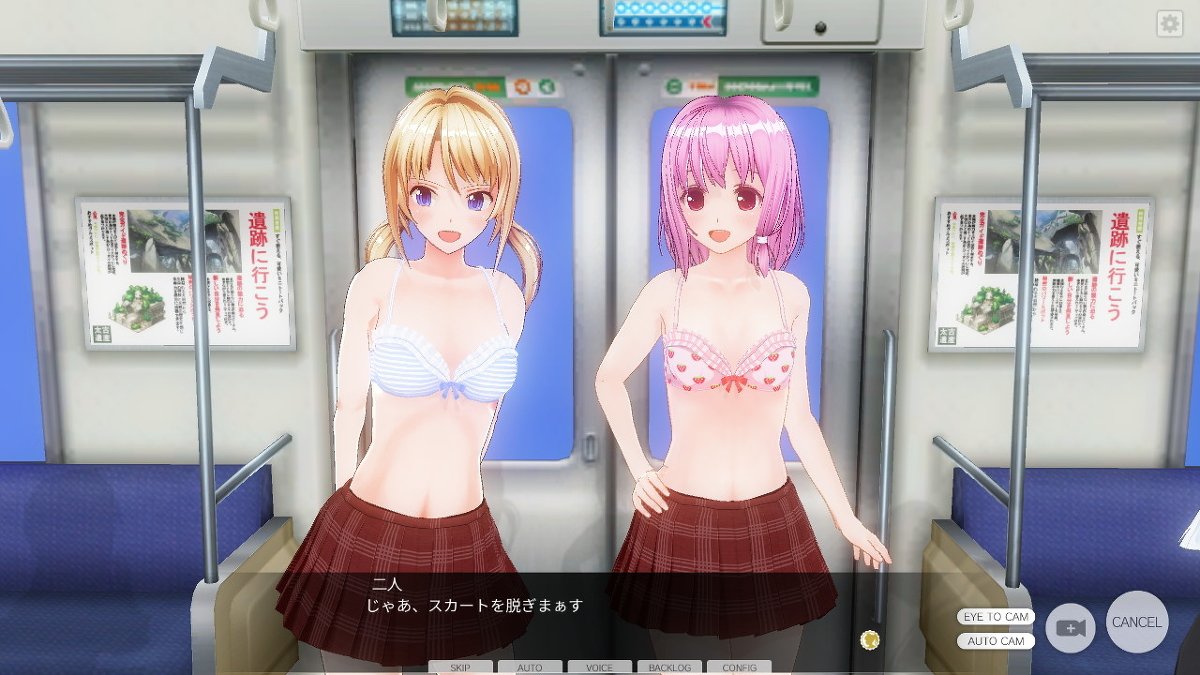This screenshot has width=1200, height=675.
Task: Open the CONFIG menu
Action: click(739, 667)
